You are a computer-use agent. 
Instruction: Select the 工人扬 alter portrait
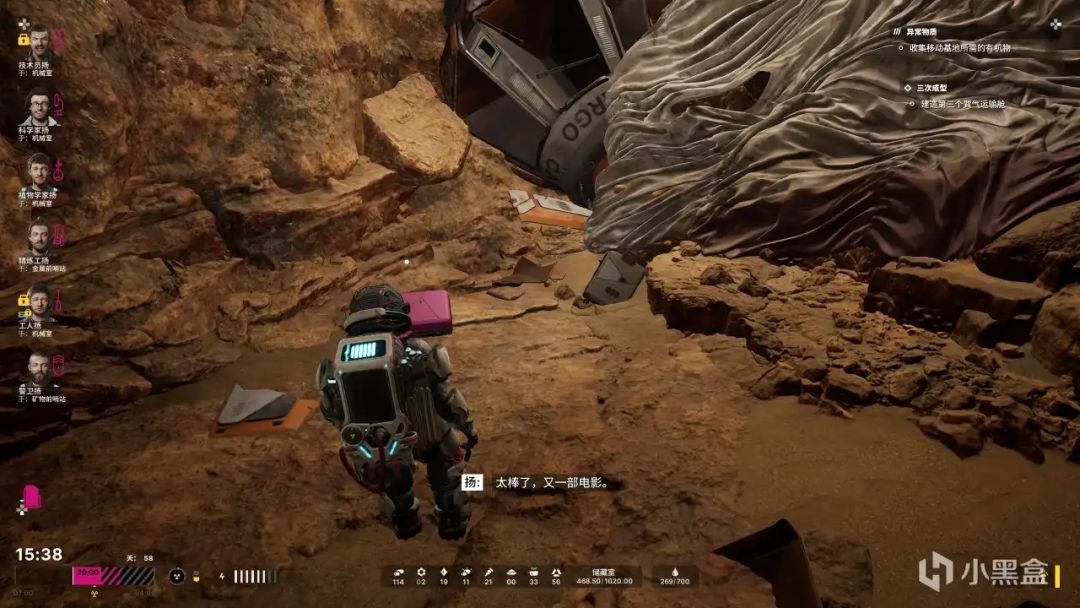[39, 301]
